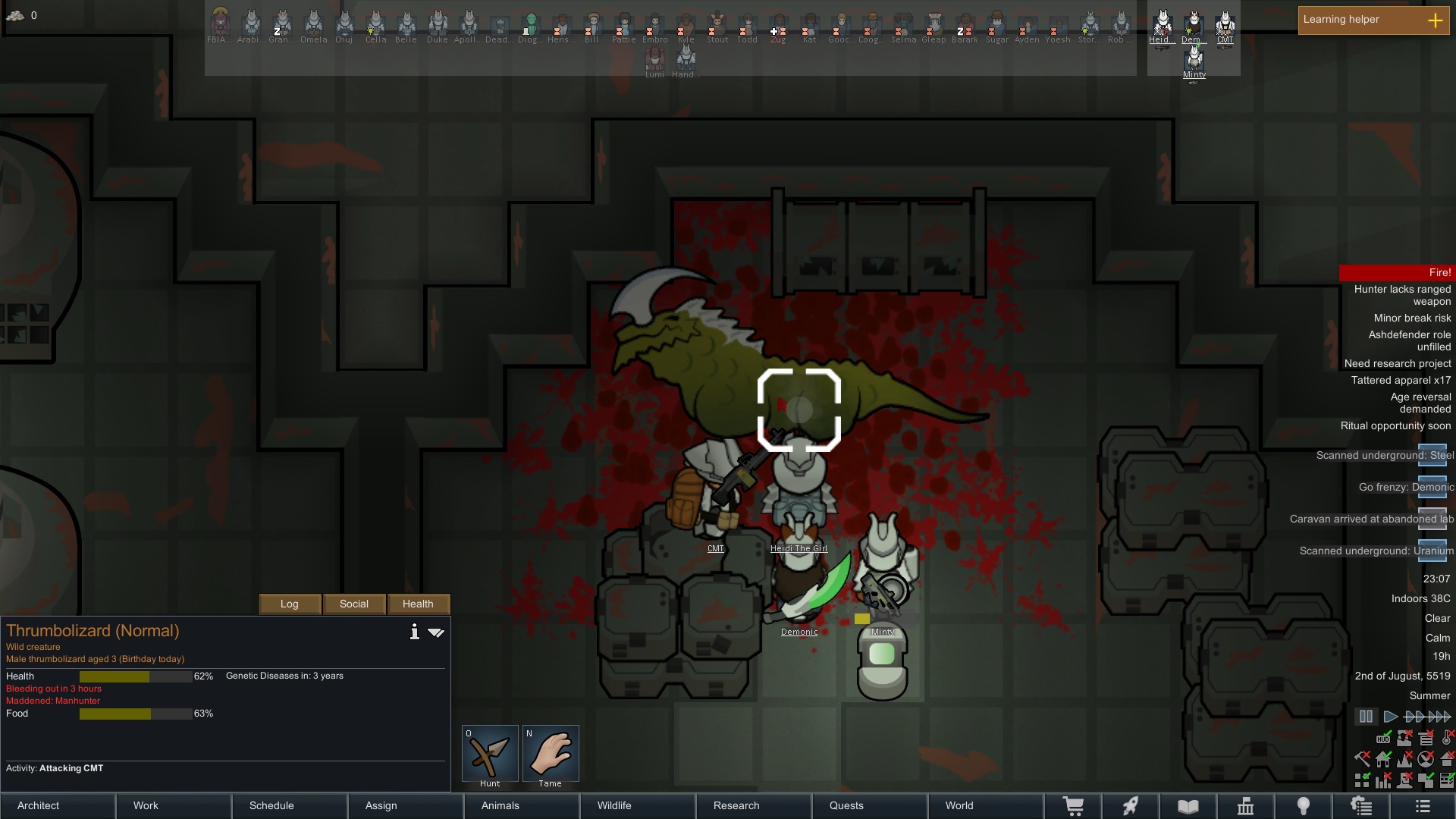View the combat Log tab
Viewport: 1456px width, 819px height.
290,604
